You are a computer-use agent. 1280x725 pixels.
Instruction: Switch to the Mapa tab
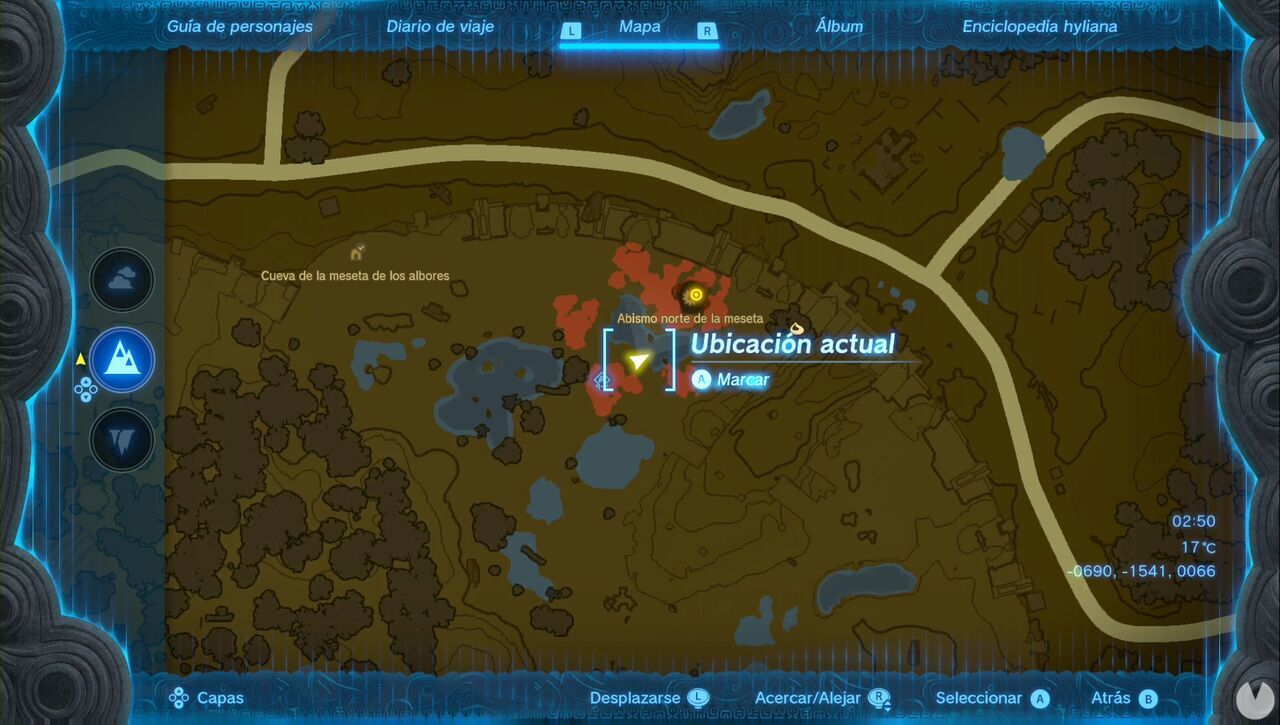click(x=638, y=27)
